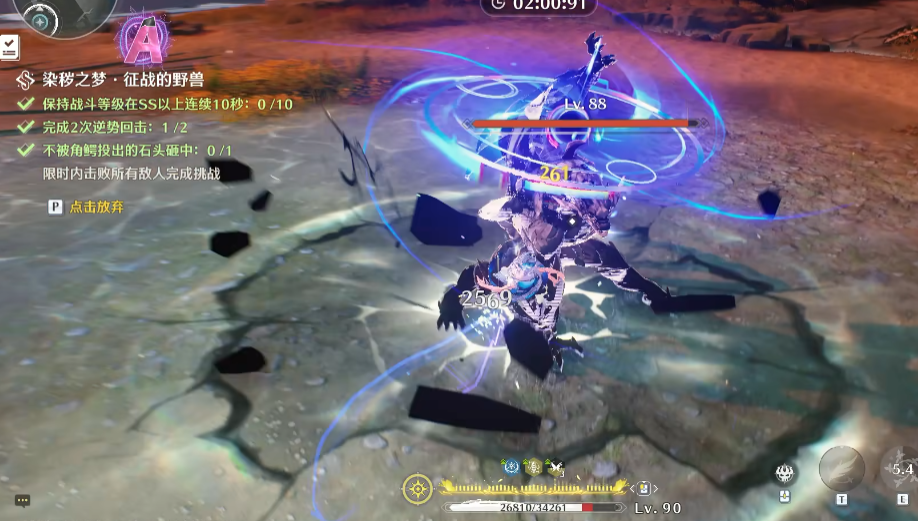Switch character via the portrait selector
The width and height of the screenshot is (918, 521).
[x=646, y=488]
